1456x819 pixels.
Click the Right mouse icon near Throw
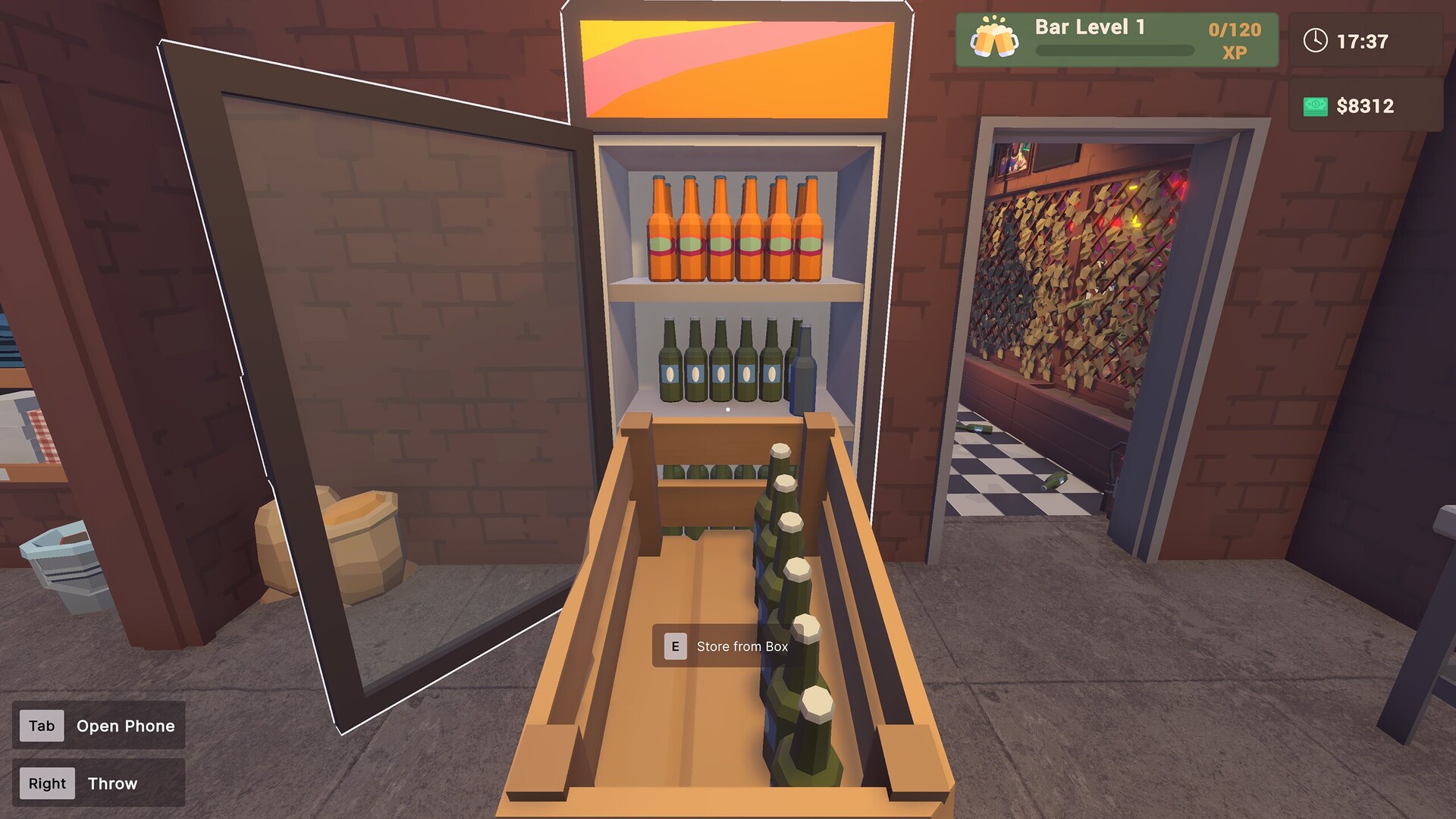(45, 783)
